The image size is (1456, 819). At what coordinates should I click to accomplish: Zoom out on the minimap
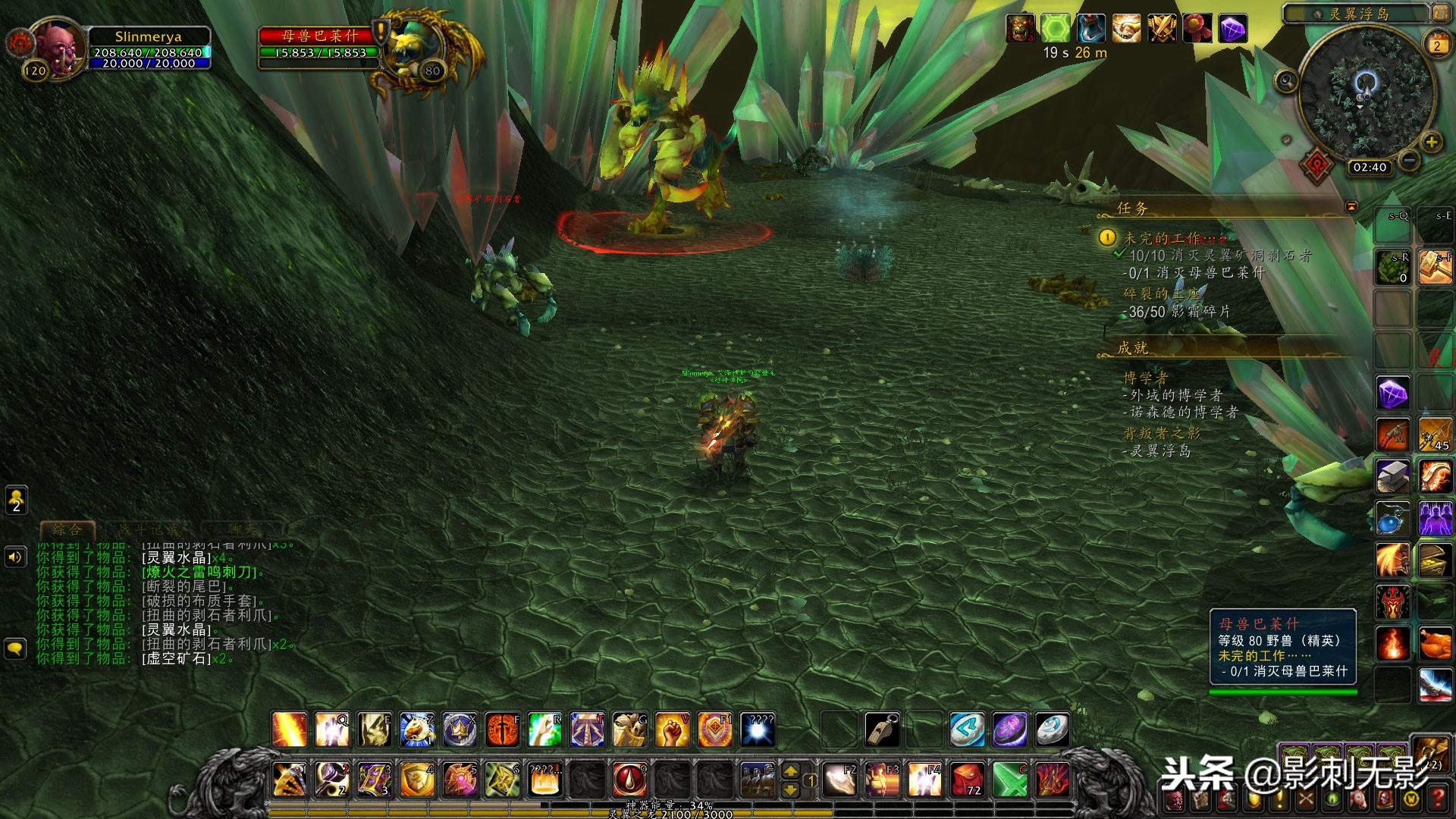pos(1409,160)
